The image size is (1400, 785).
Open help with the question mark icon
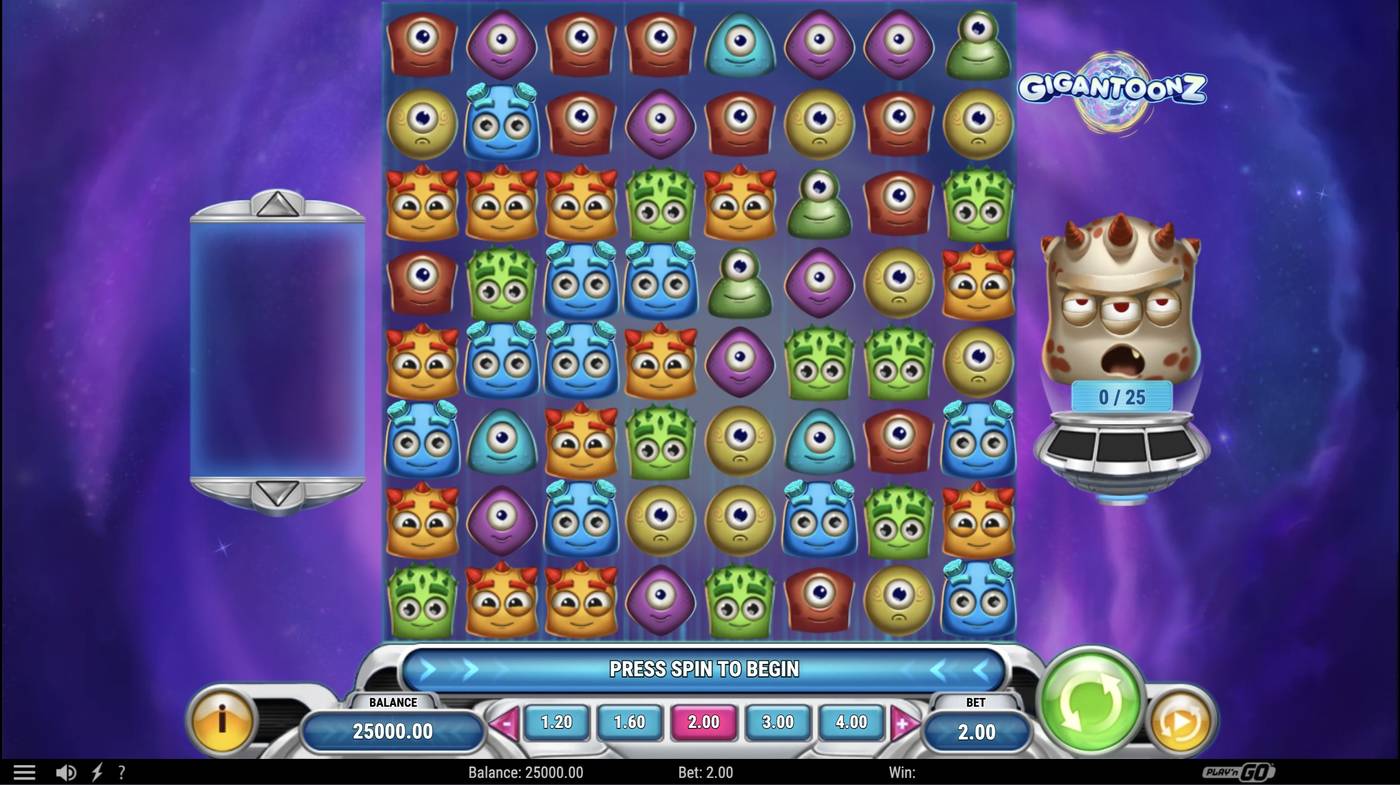pos(122,771)
